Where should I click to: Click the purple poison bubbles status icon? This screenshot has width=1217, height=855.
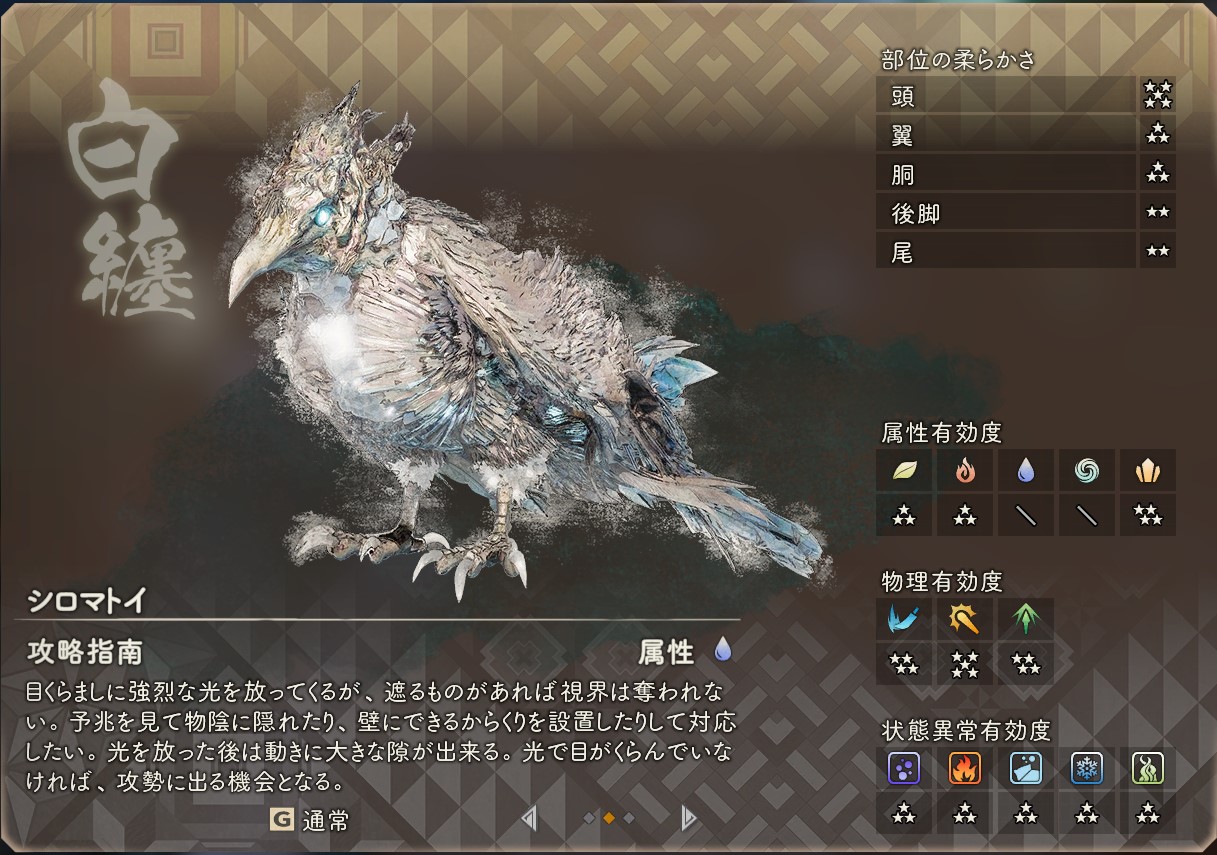(904, 768)
